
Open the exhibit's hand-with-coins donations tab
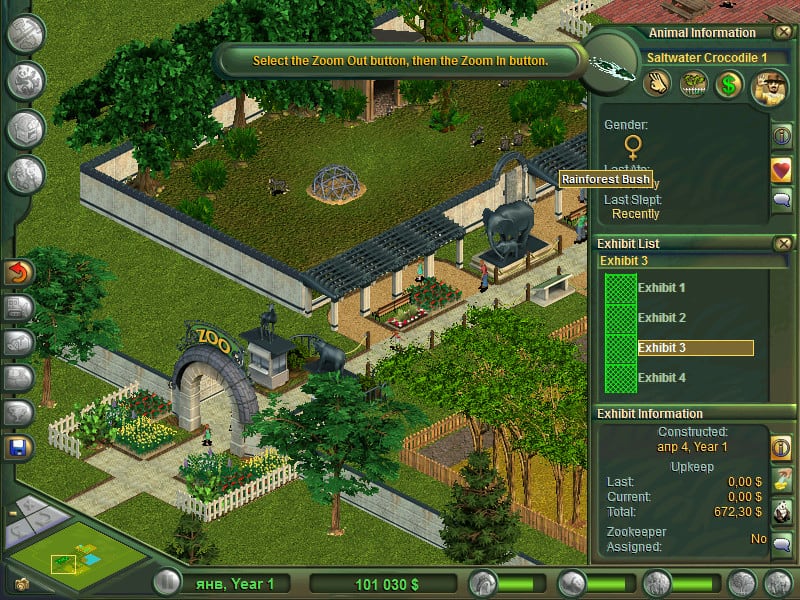(781, 479)
